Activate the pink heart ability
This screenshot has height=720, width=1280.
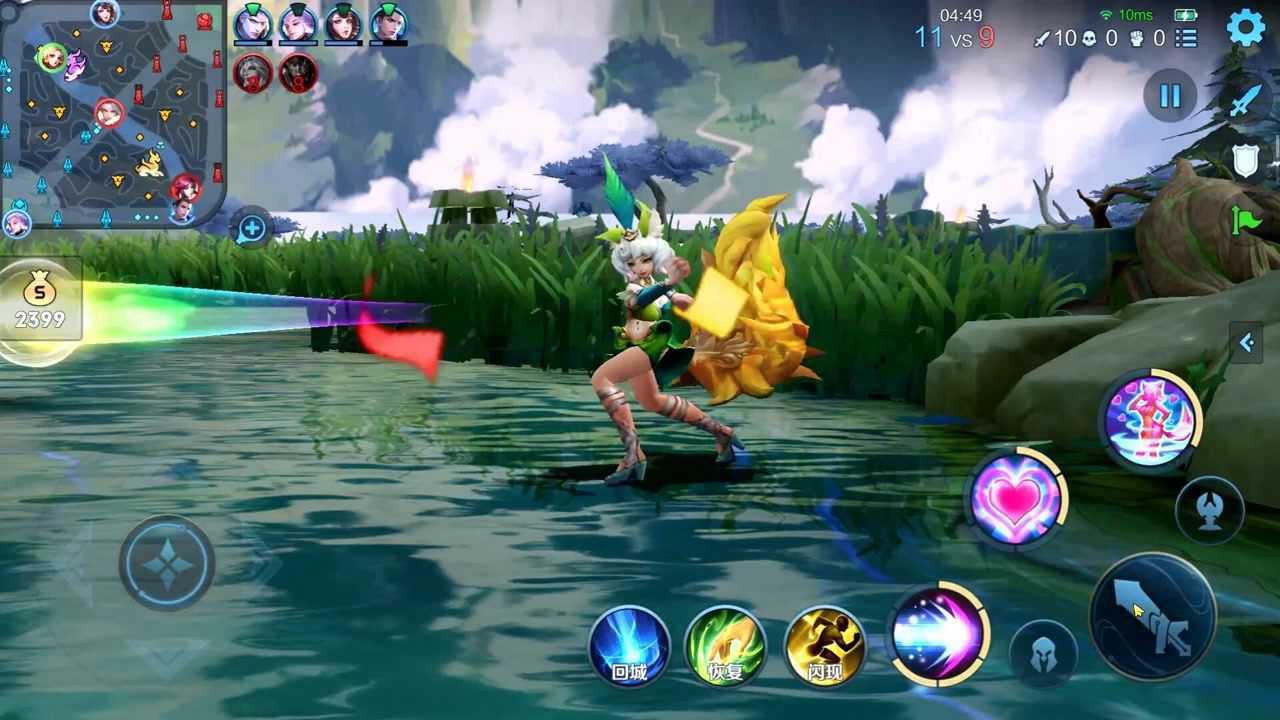(x=1016, y=499)
